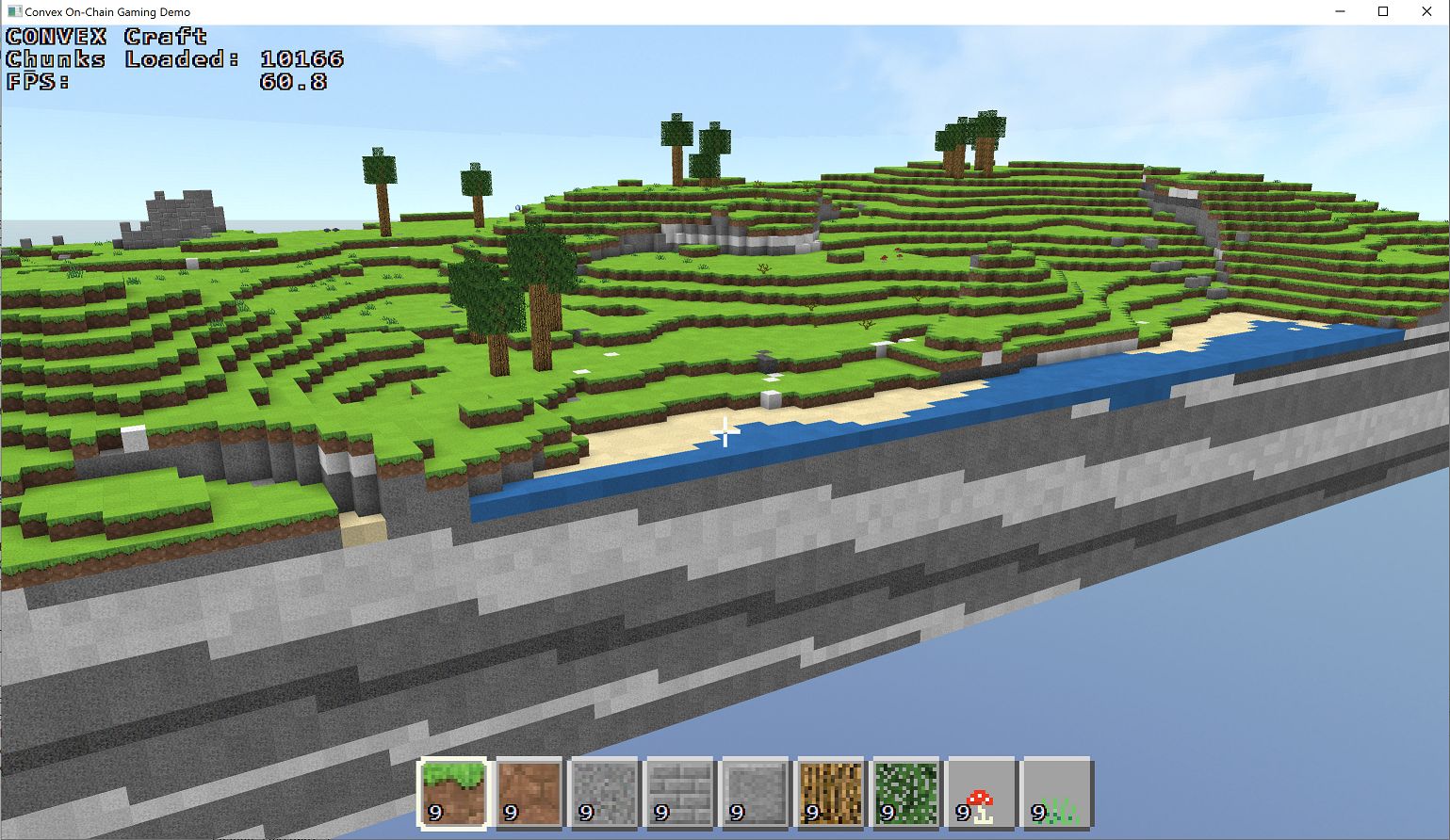Select the smooth stone hotbar slot

point(753,791)
